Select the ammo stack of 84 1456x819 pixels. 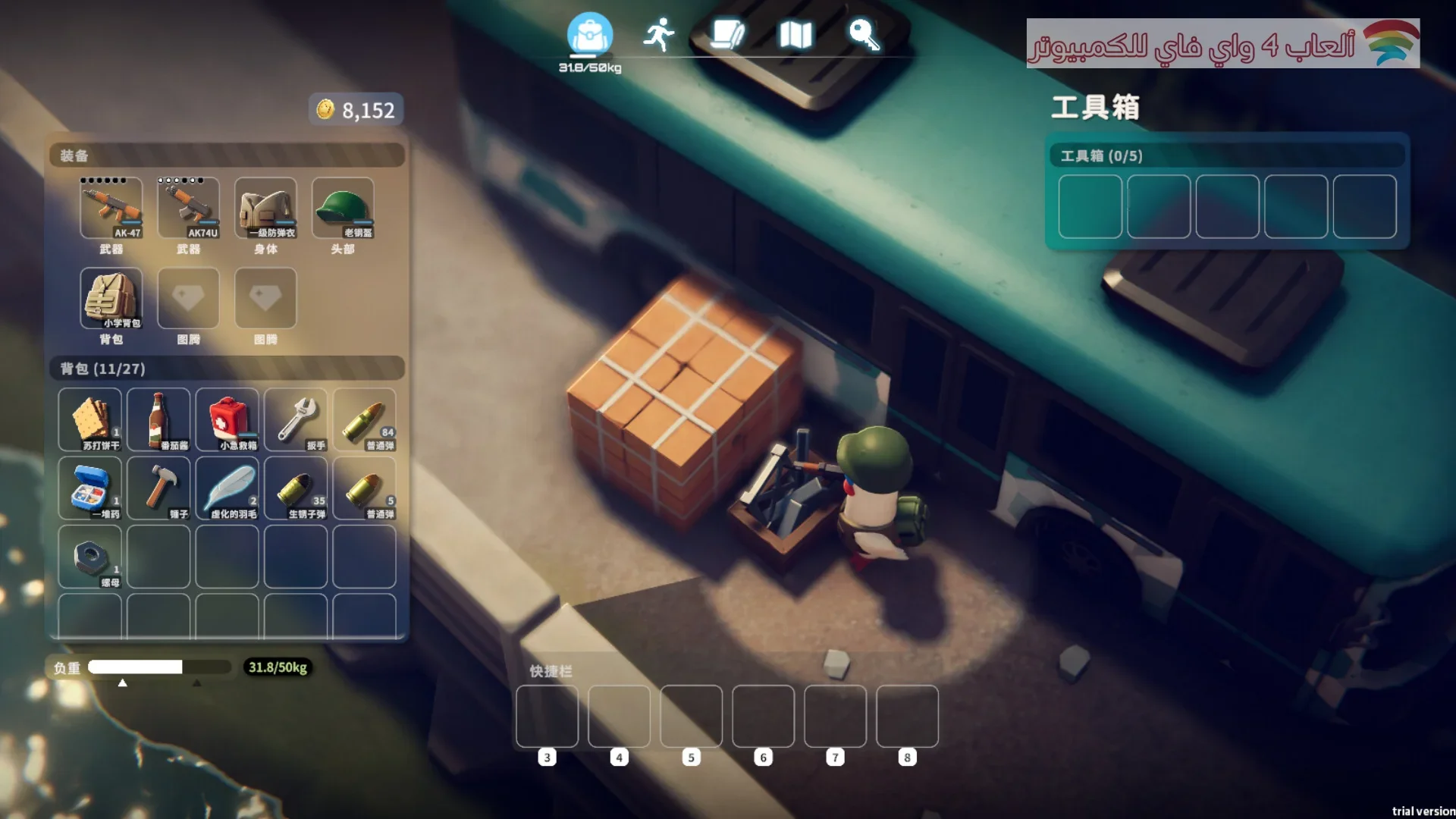point(365,420)
